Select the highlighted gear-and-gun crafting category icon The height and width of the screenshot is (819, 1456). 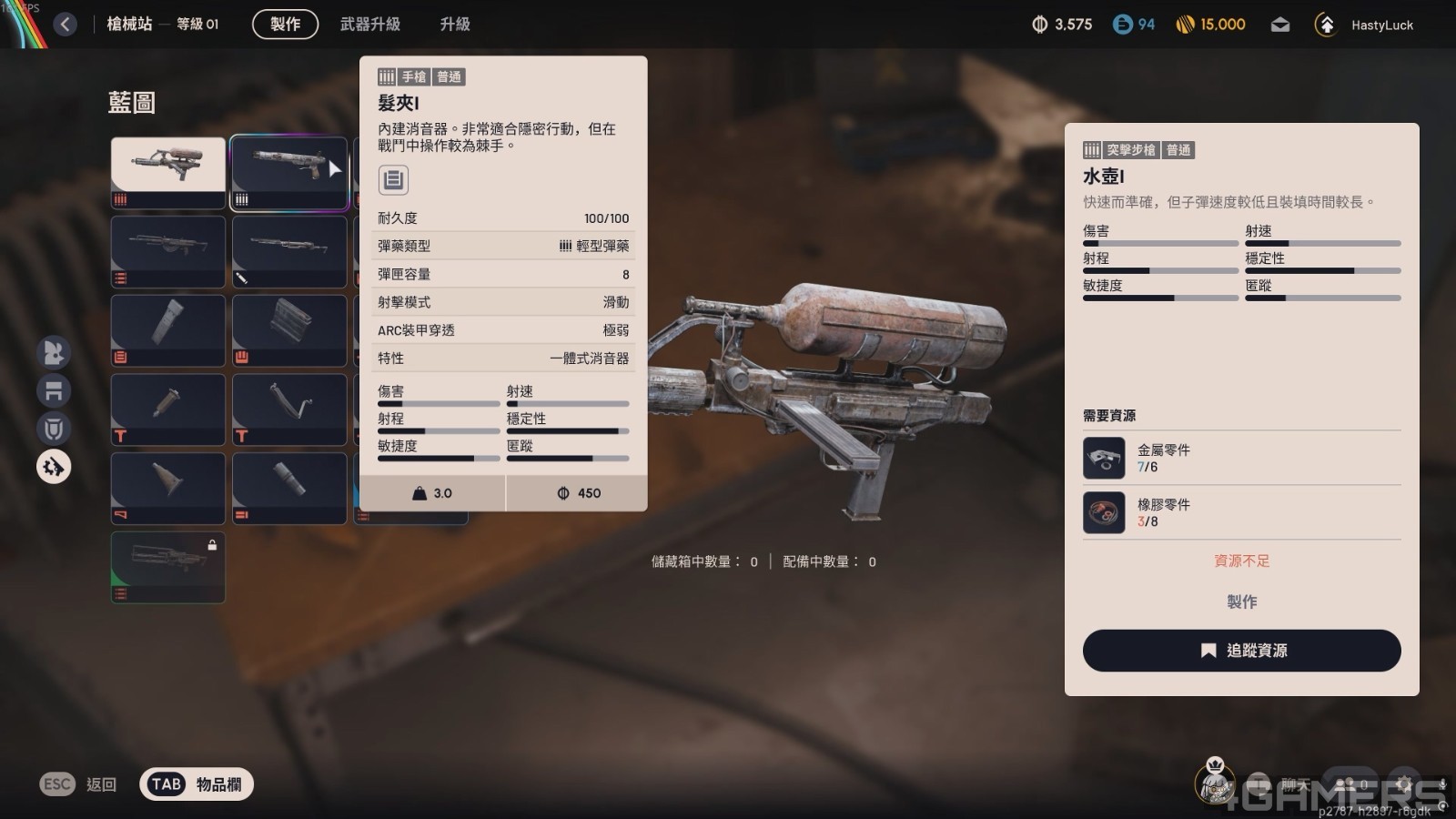point(53,467)
